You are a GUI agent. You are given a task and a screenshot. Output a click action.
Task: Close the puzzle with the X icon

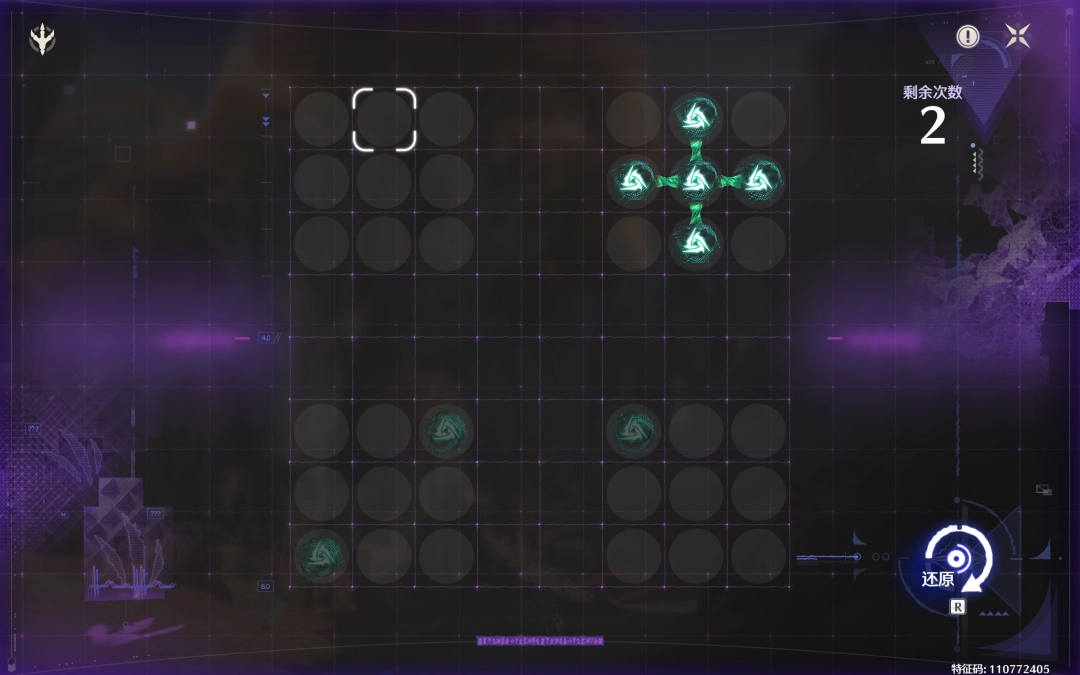pyautogui.click(x=1018, y=37)
